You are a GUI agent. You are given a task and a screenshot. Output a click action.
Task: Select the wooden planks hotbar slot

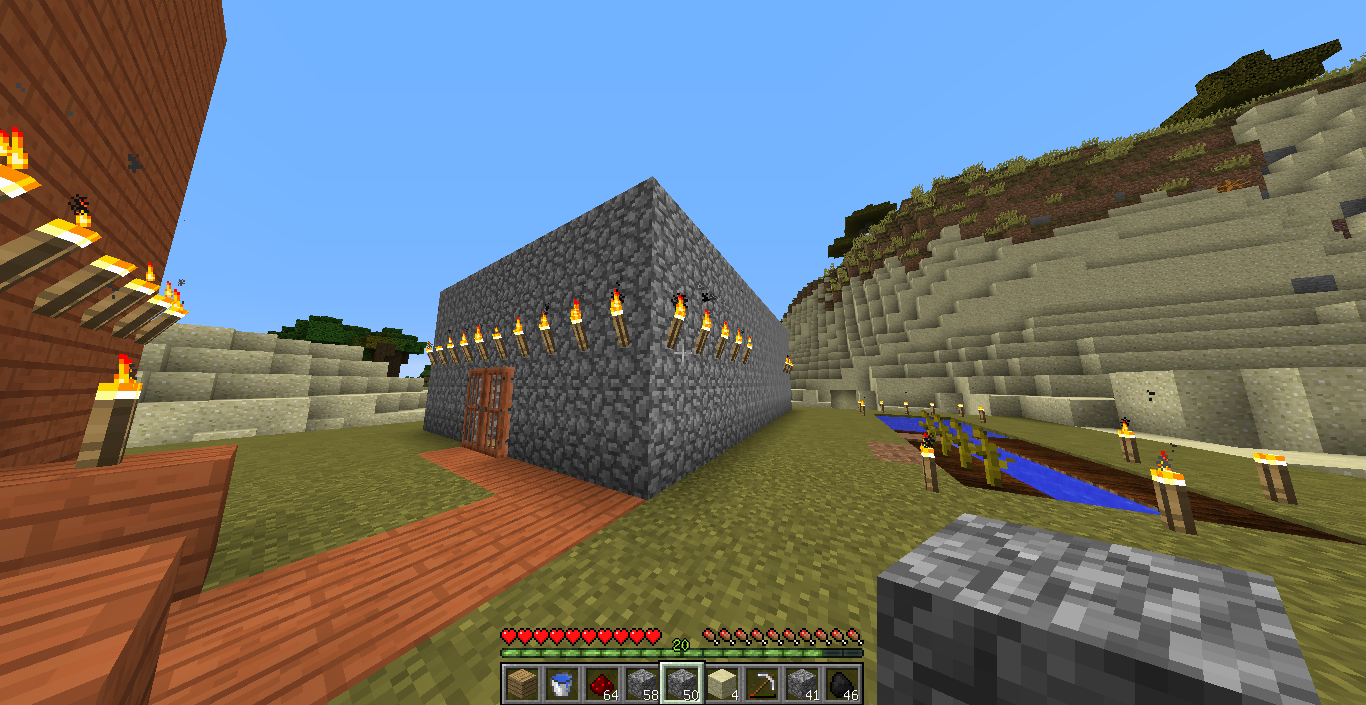521,684
